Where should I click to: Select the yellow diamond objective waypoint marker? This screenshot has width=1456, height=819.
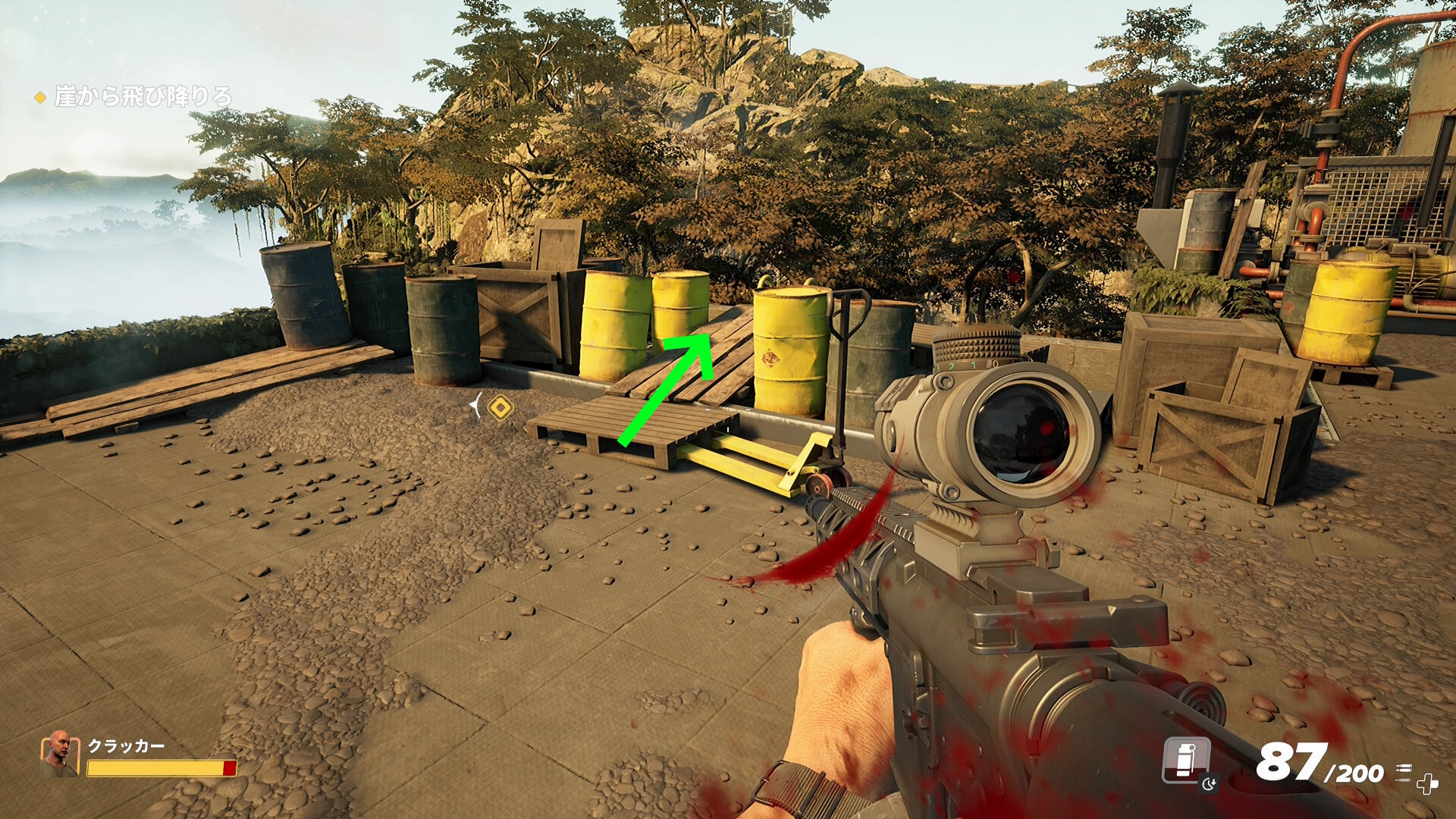click(500, 408)
